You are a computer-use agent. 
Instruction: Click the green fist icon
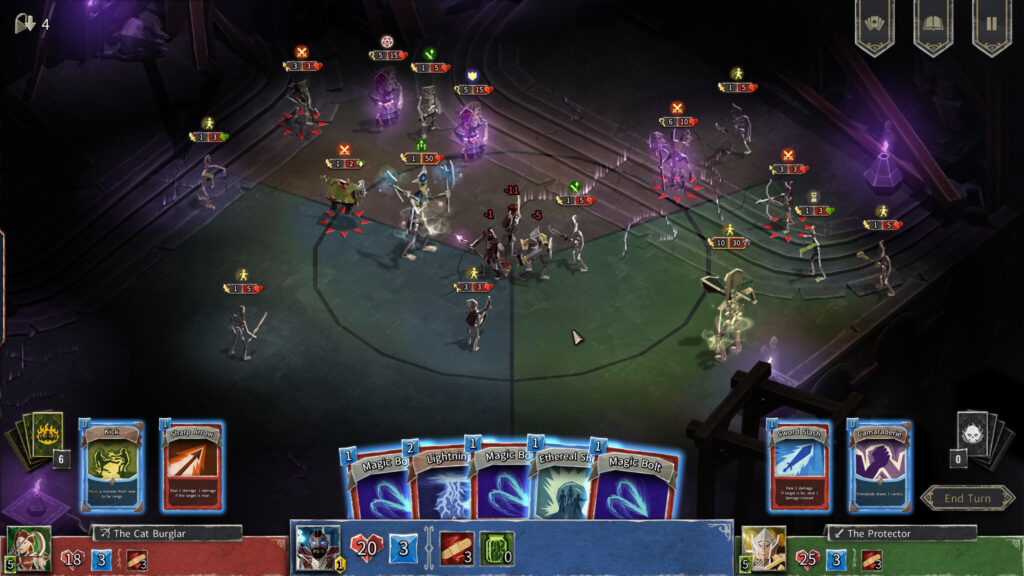(496, 548)
